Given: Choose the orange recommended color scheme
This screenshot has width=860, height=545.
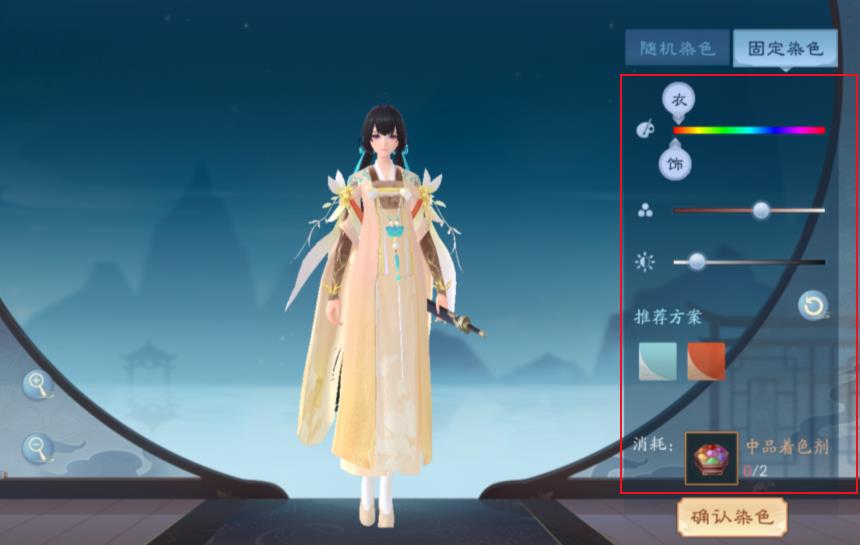Looking at the screenshot, I should (x=706, y=361).
